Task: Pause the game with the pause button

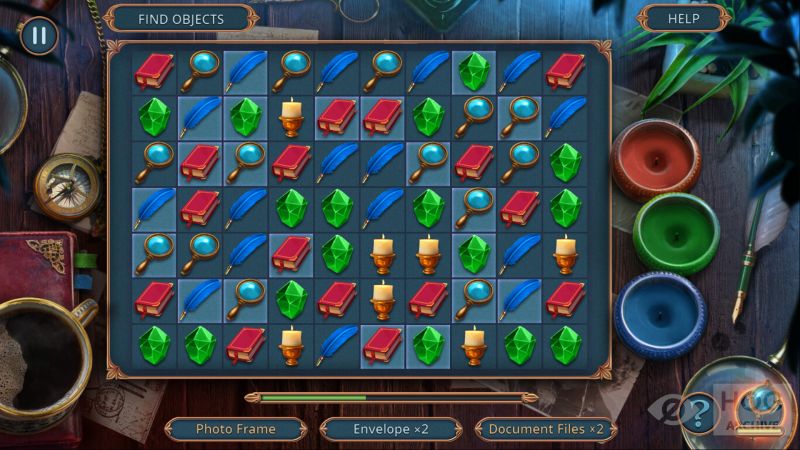Action: pos(38,36)
